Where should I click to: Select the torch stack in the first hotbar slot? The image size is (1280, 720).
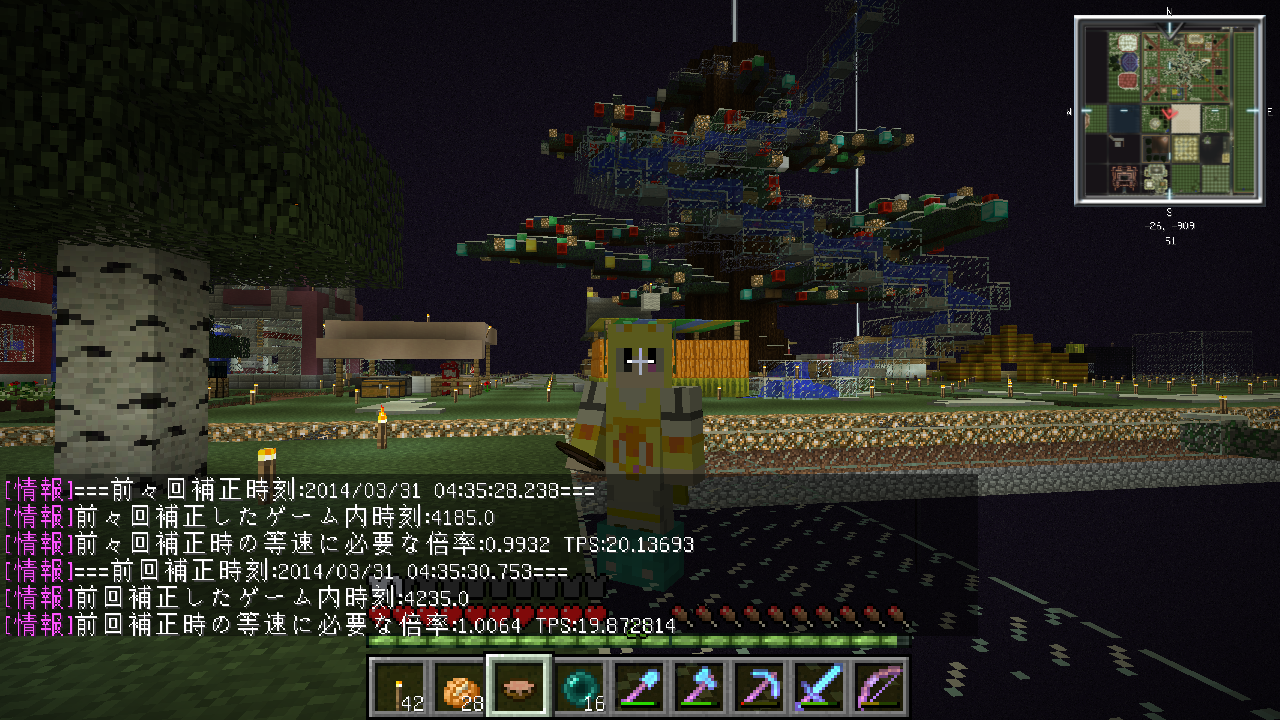pos(398,685)
